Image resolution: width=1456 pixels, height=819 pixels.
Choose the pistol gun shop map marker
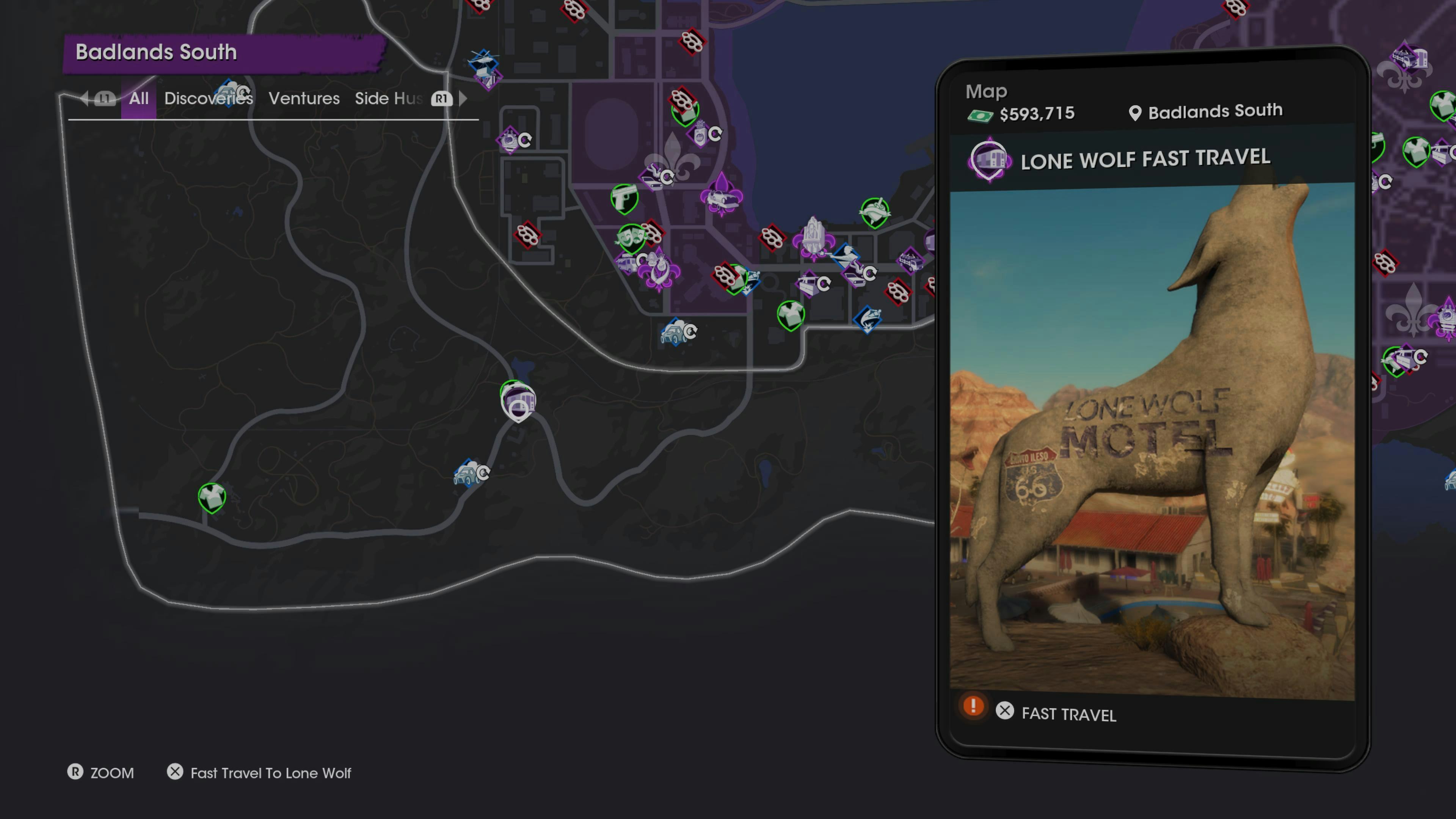click(624, 198)
